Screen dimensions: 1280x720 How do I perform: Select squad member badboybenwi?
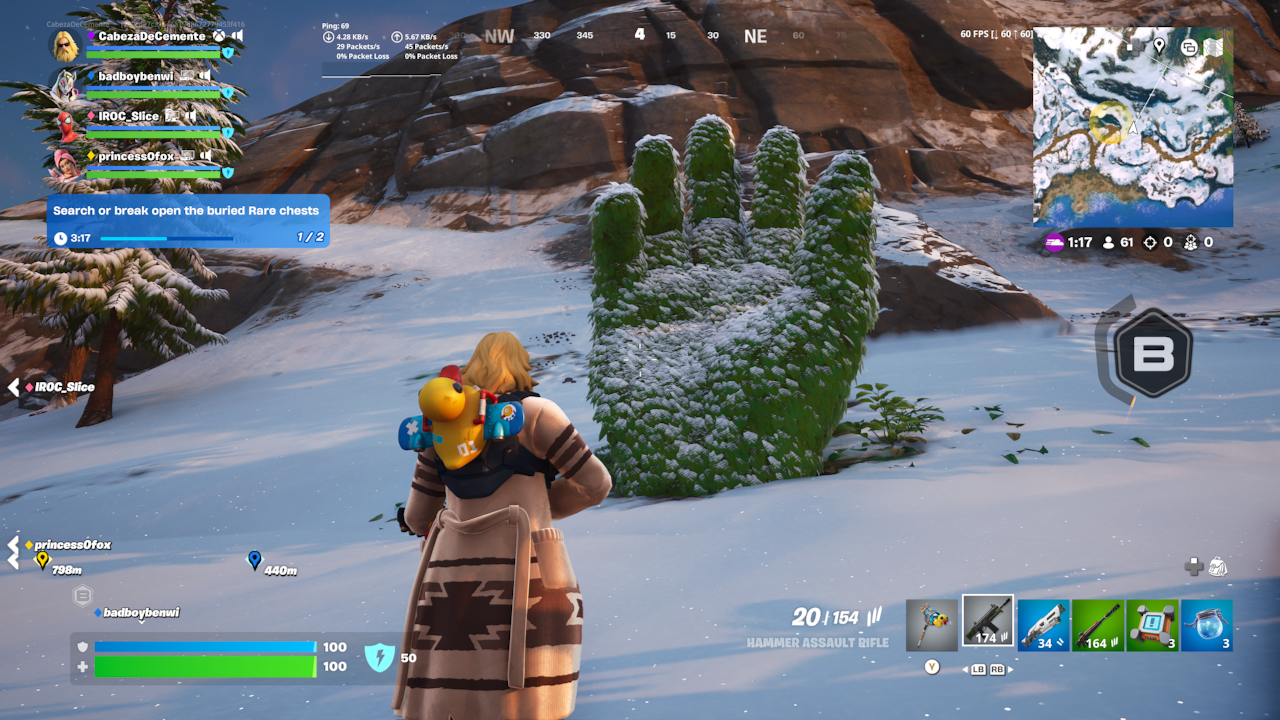tap(138, 76)
